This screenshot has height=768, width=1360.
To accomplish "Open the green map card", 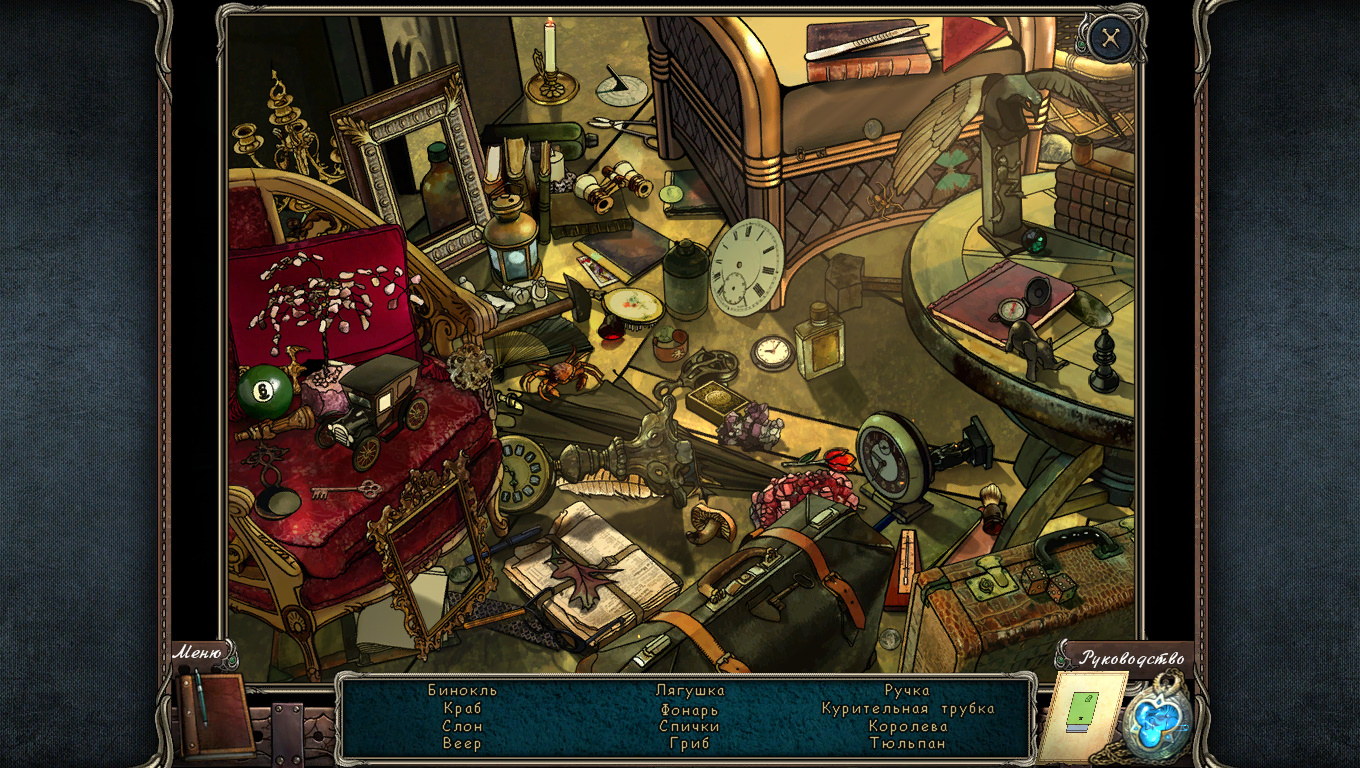I will [1084, 713].
